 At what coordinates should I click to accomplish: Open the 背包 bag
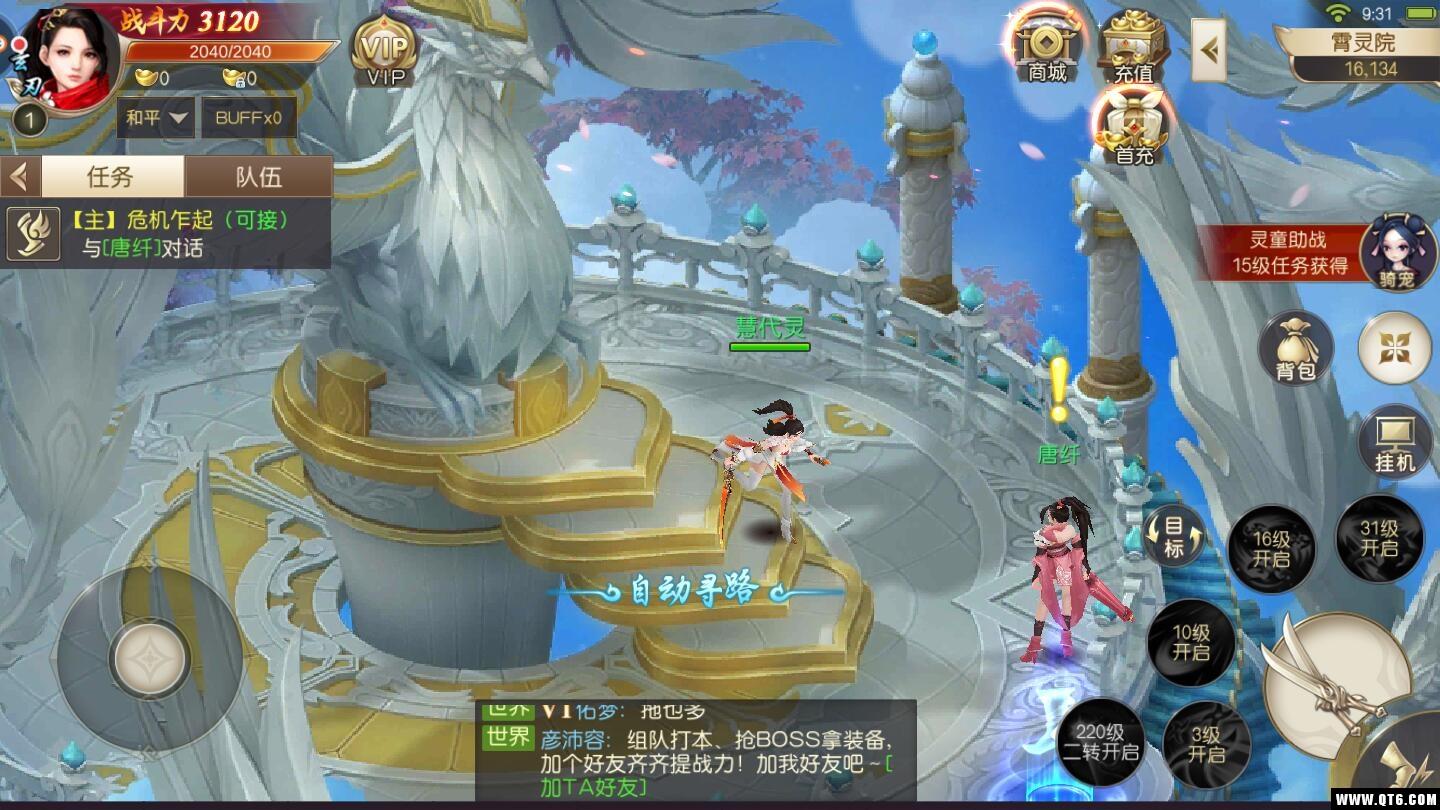1295,348
